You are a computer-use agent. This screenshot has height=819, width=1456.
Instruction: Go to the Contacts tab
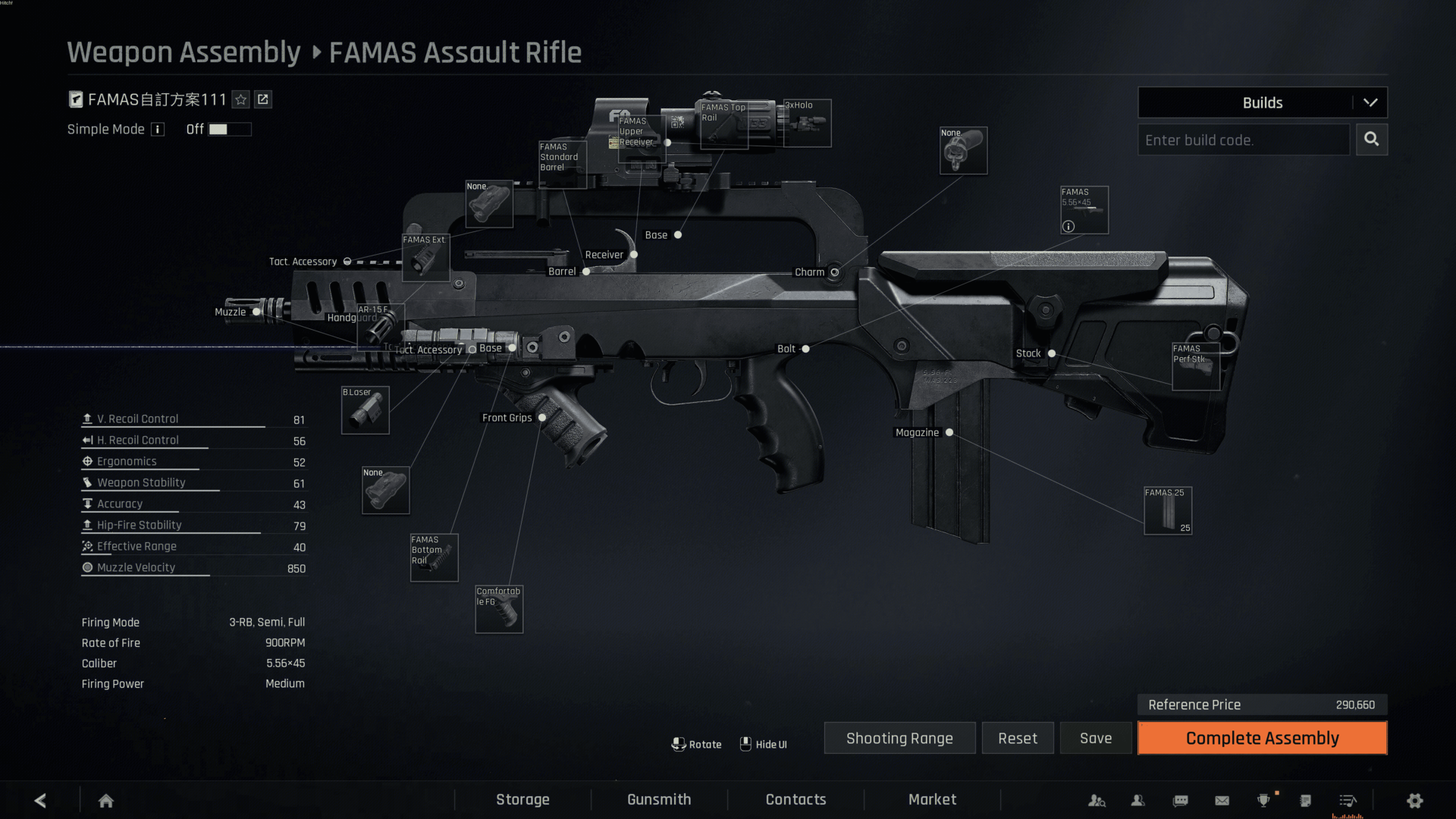(795, 799)
